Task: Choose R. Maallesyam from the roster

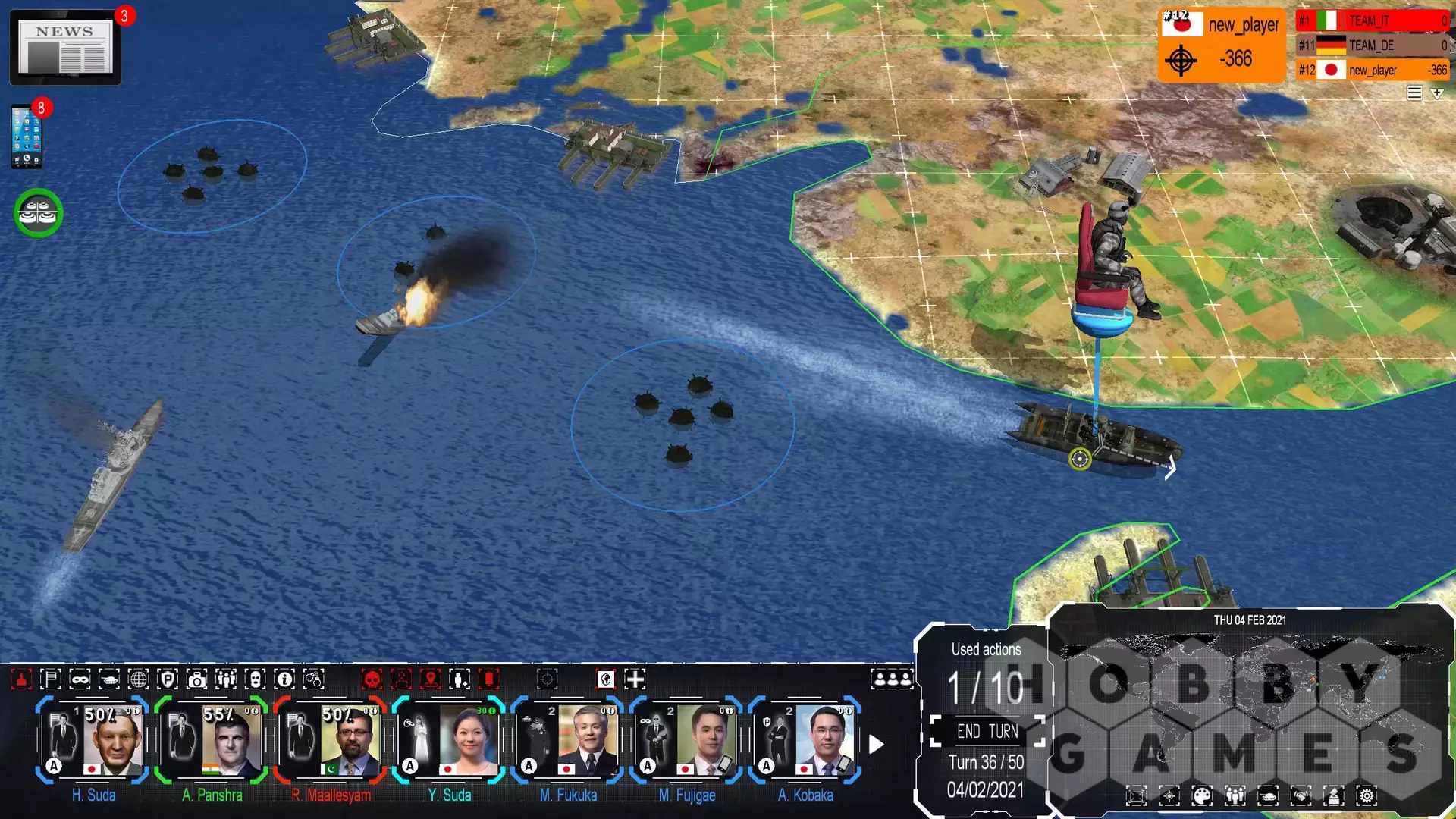Action: pos(331,741)
